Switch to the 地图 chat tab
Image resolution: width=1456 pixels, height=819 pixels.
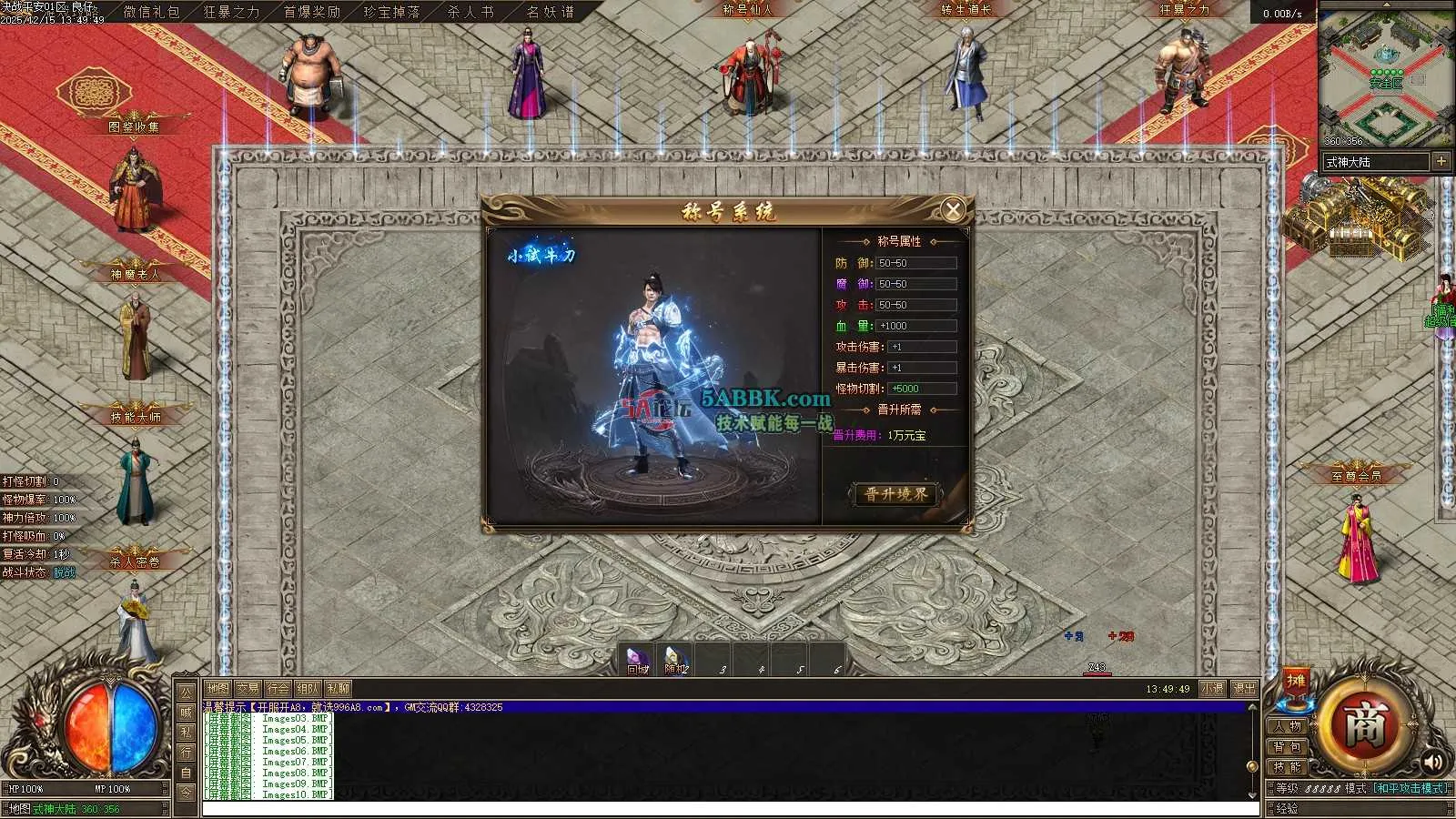217,689
